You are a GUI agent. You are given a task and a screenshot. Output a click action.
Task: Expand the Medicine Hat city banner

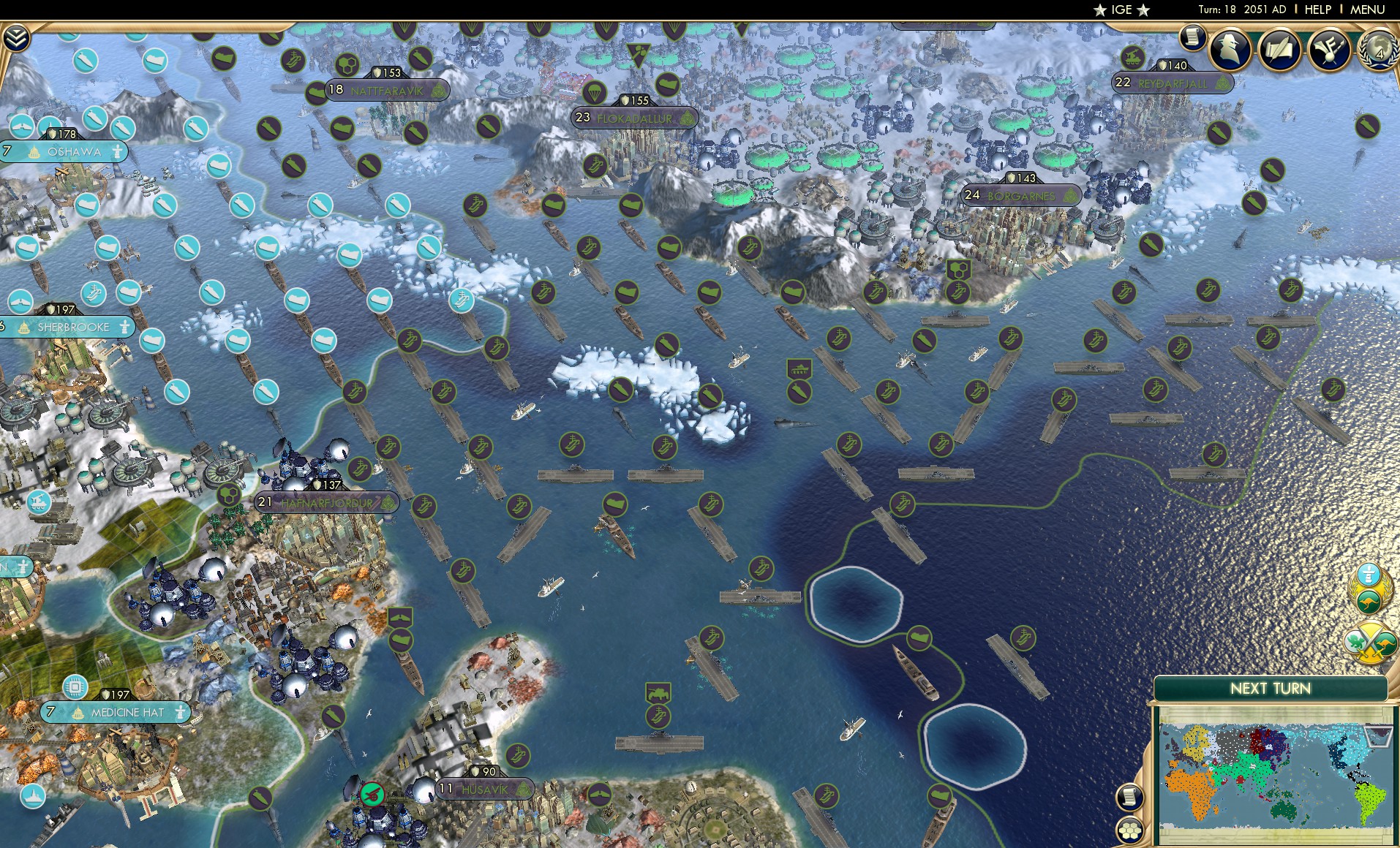(x=116, y=711)
